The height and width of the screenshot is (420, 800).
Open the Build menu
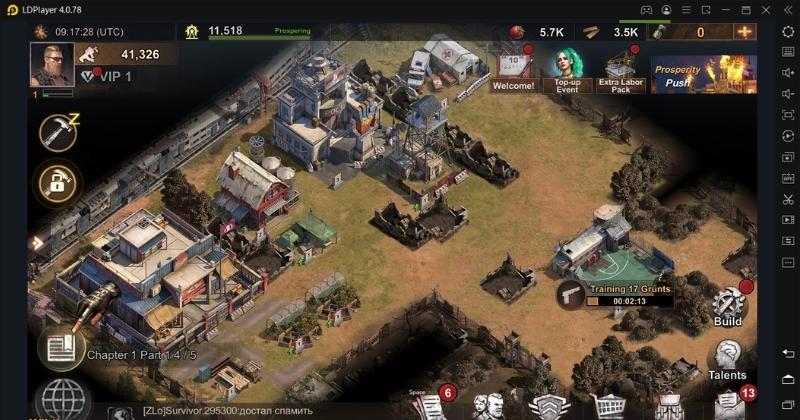(x=728, y=306)
